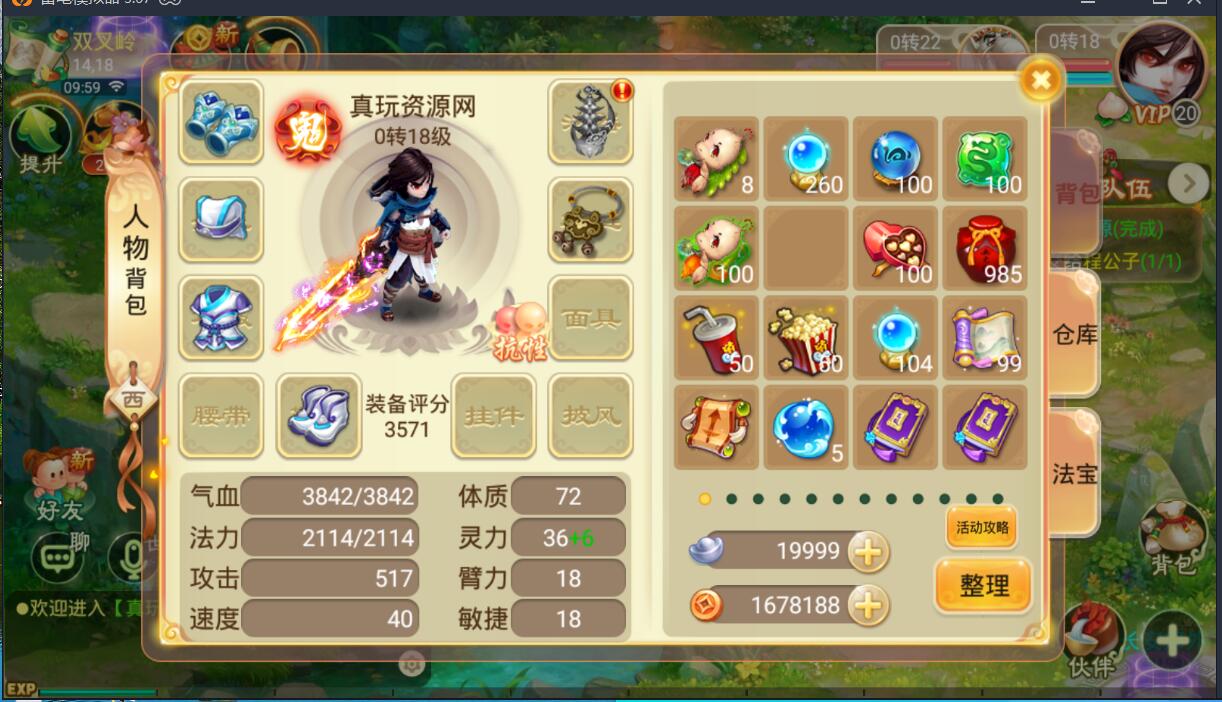1222x702 pixels.
Task: Open the equipped blue gloves slot
Action: pos(221,122)
